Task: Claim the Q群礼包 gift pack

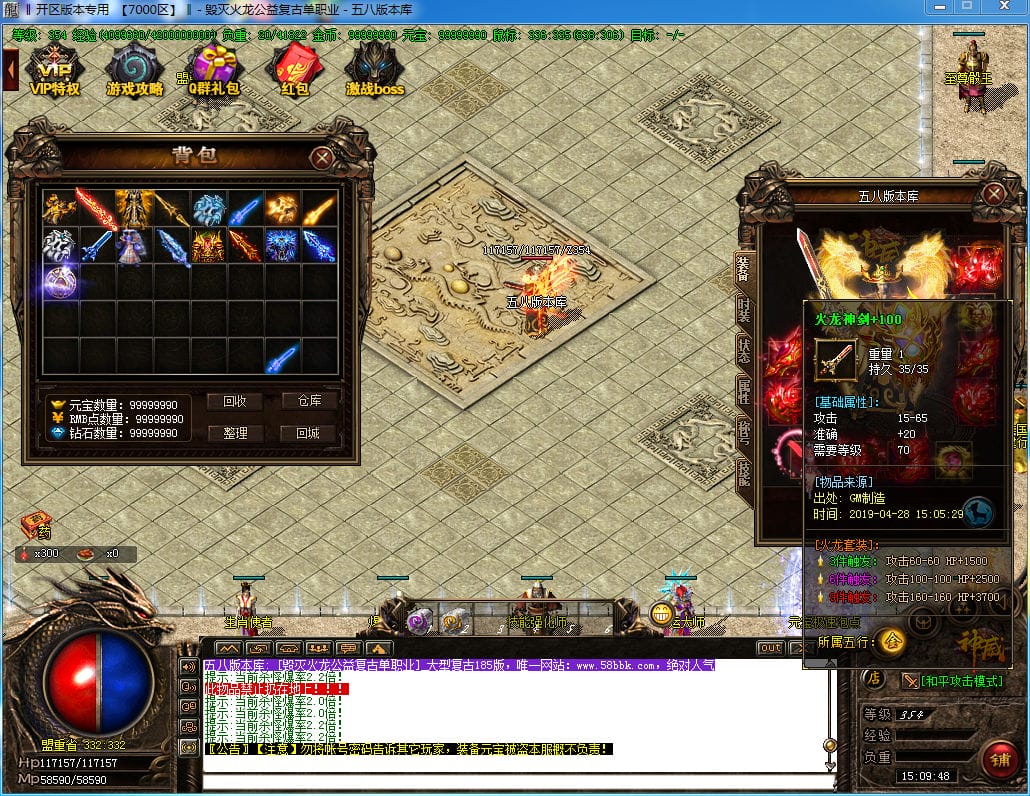Action: (x=214, y=70)
